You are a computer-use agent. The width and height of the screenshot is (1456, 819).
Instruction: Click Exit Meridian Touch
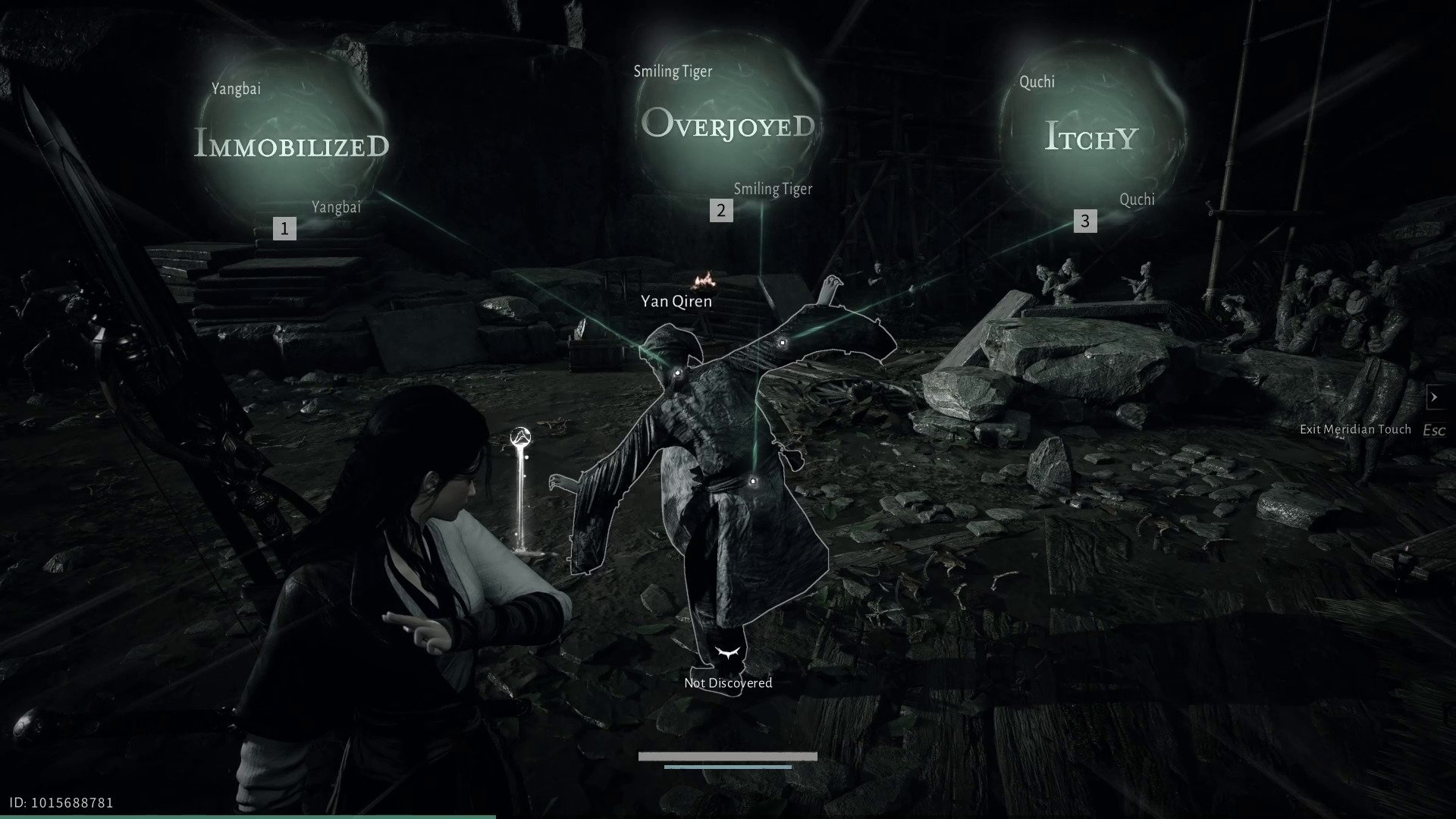tap(1355, 429)
